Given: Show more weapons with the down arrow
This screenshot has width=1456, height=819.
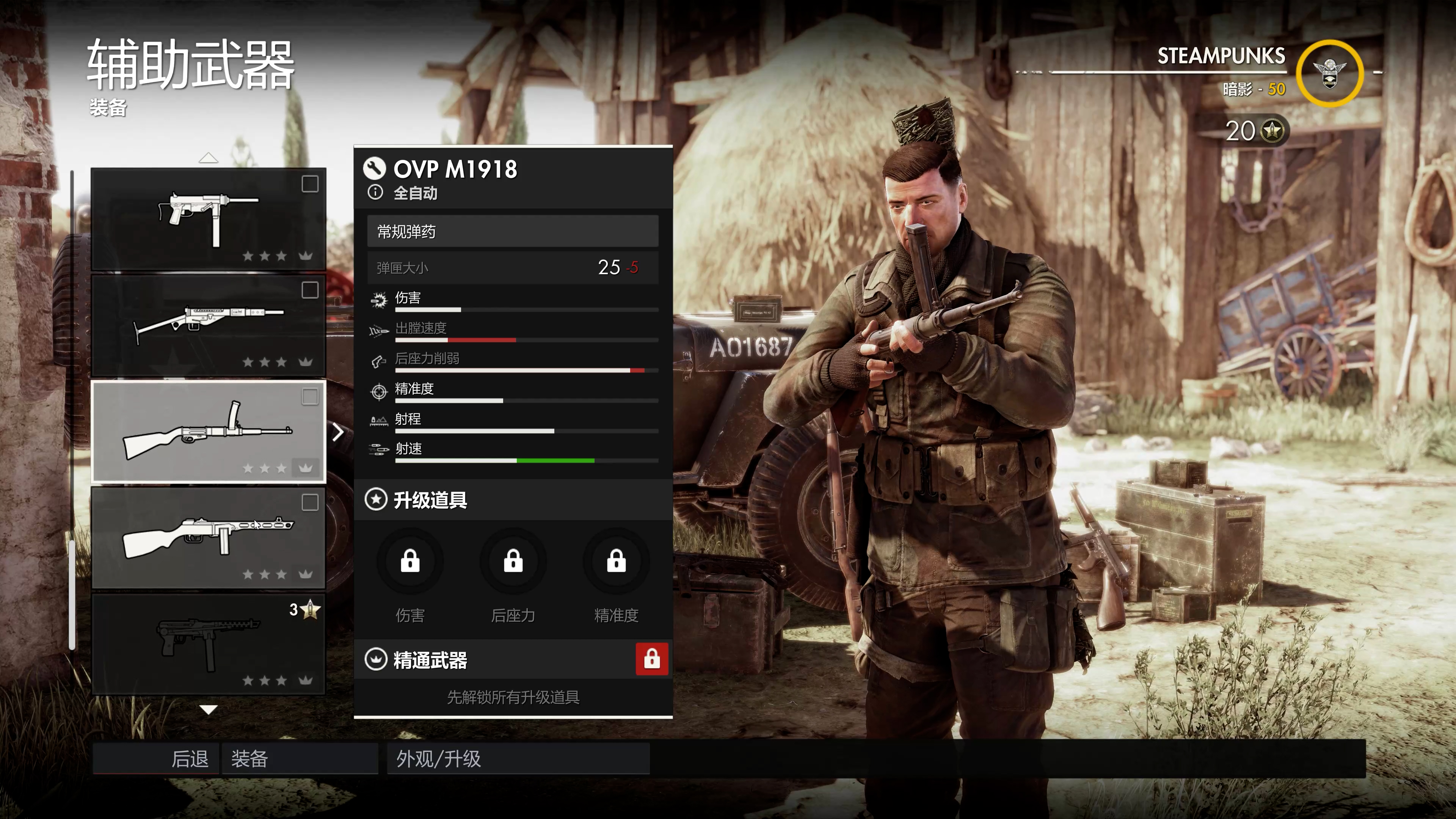Looking at the screenshot, I should coord(209,710).
